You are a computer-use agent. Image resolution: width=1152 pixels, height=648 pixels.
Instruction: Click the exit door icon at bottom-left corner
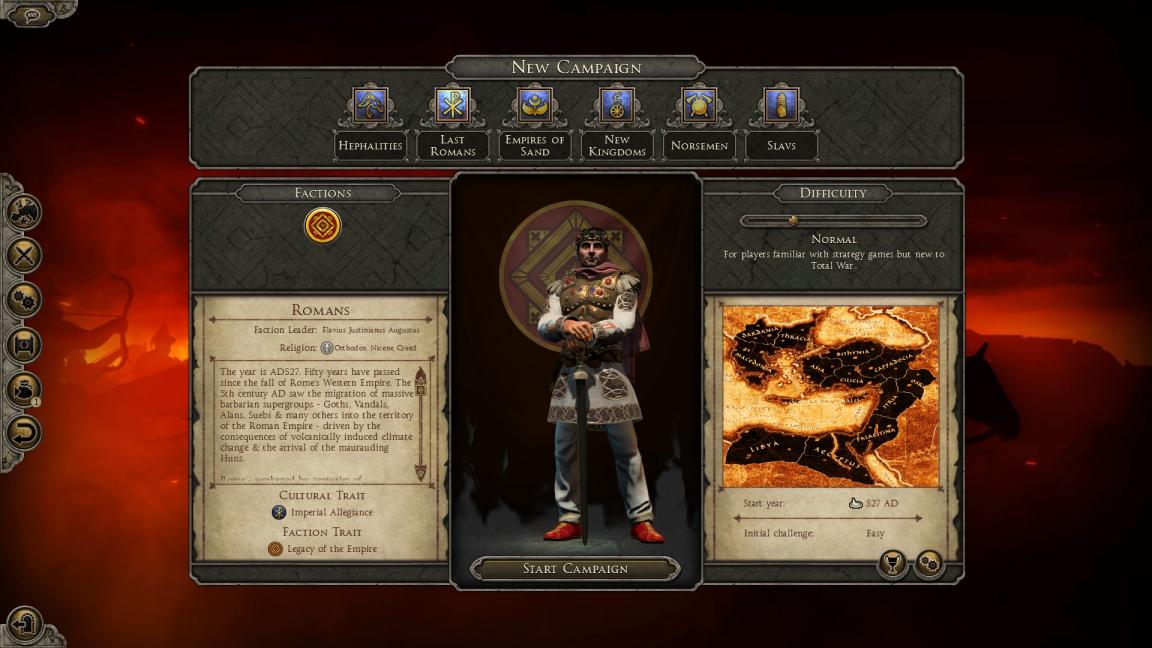(25, 623)
